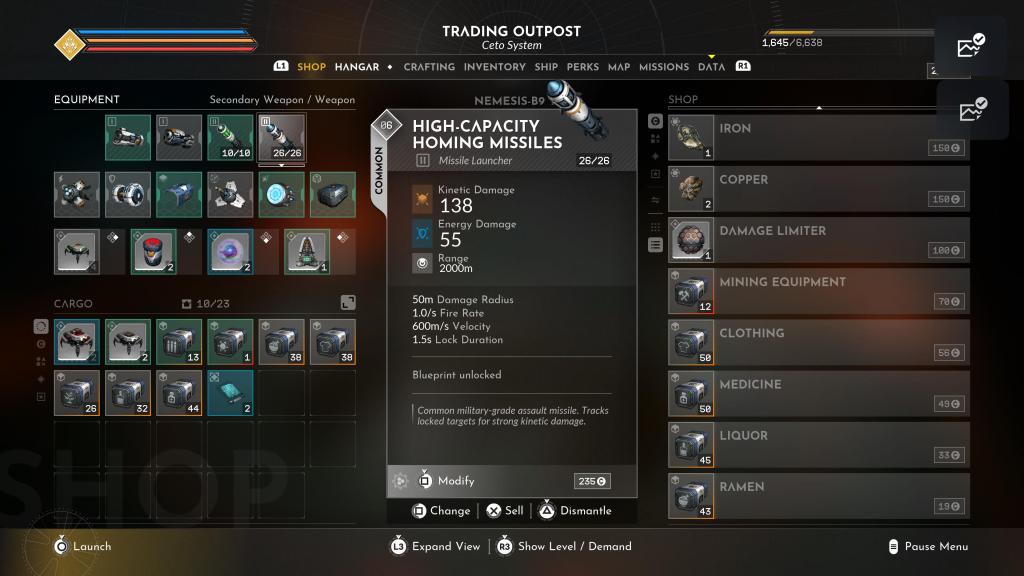Select the Liquor shop listing
The width and height of the screenshot is (1024, 576).
(x=818, y=444)
